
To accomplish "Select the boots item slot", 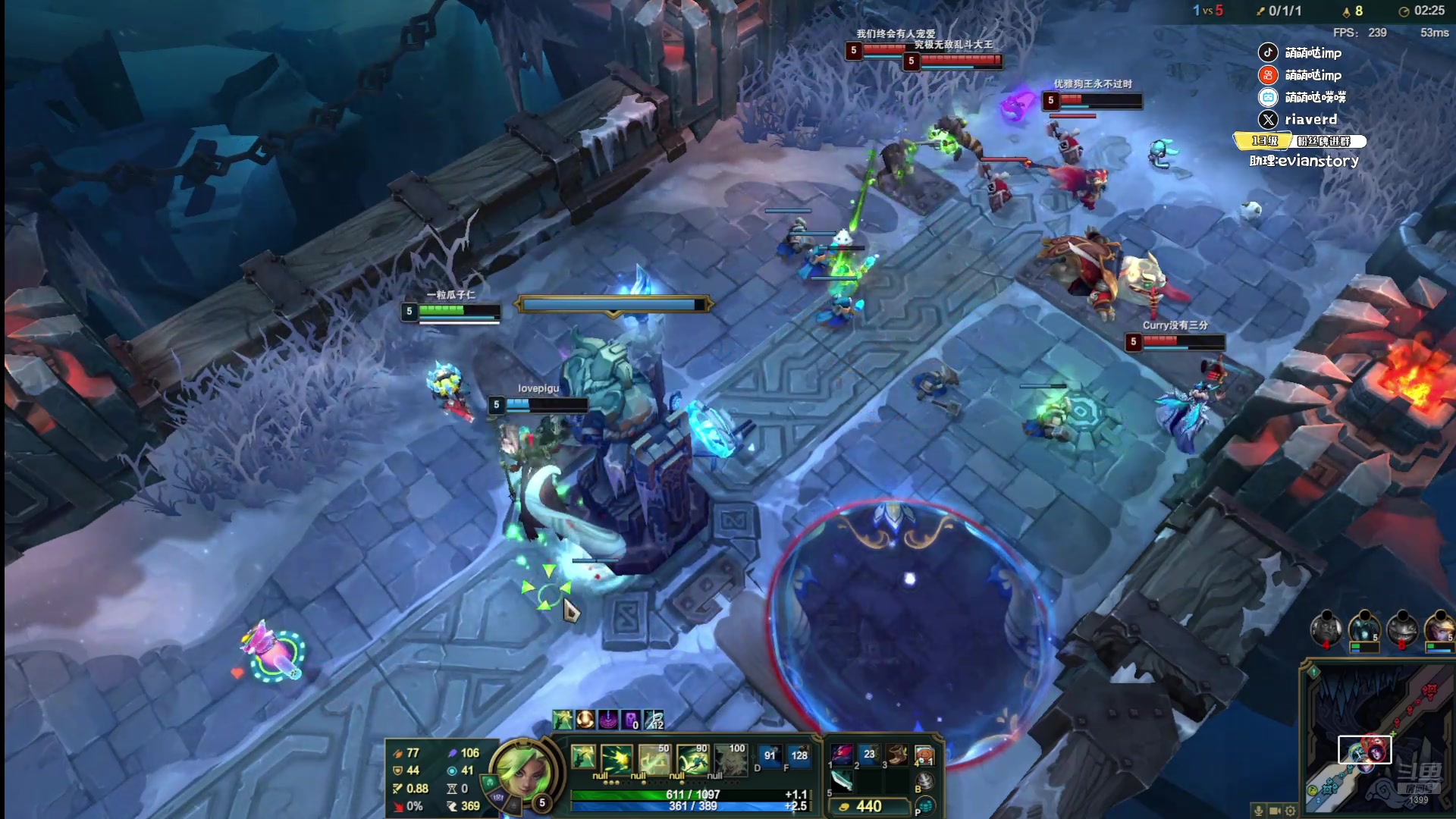I will pos(897,754).
